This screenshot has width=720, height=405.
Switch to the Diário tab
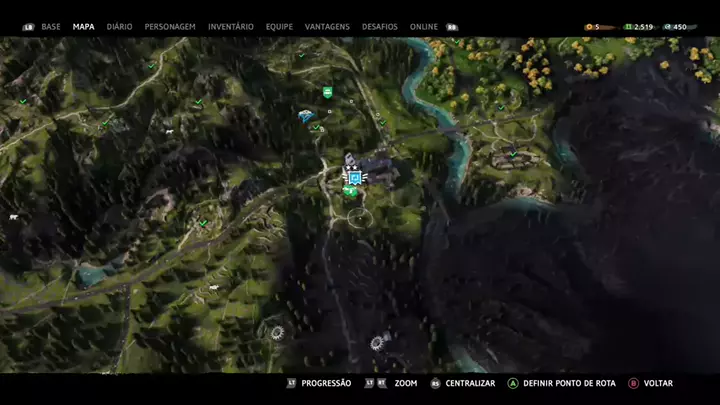click(119, 27)
